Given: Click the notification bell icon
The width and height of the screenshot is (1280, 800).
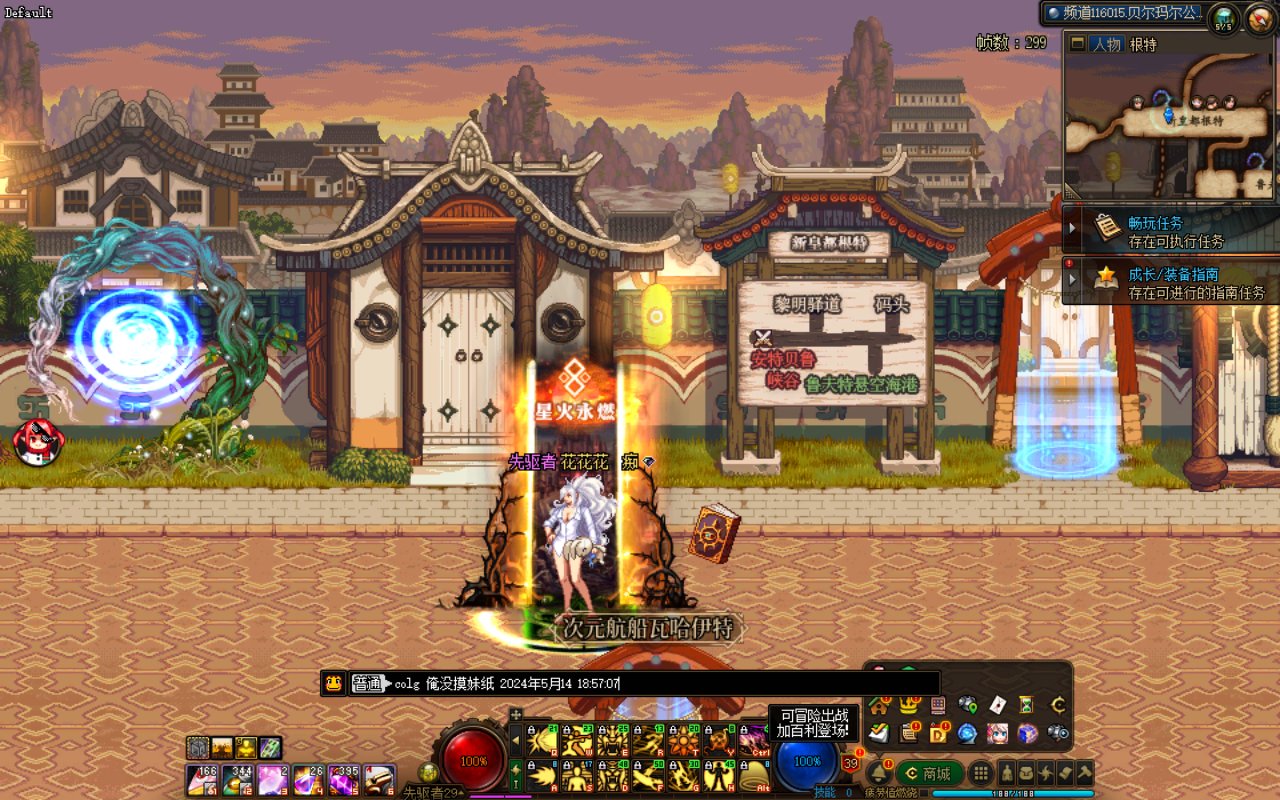Looking at the screenshot, I should click(879, 773).
